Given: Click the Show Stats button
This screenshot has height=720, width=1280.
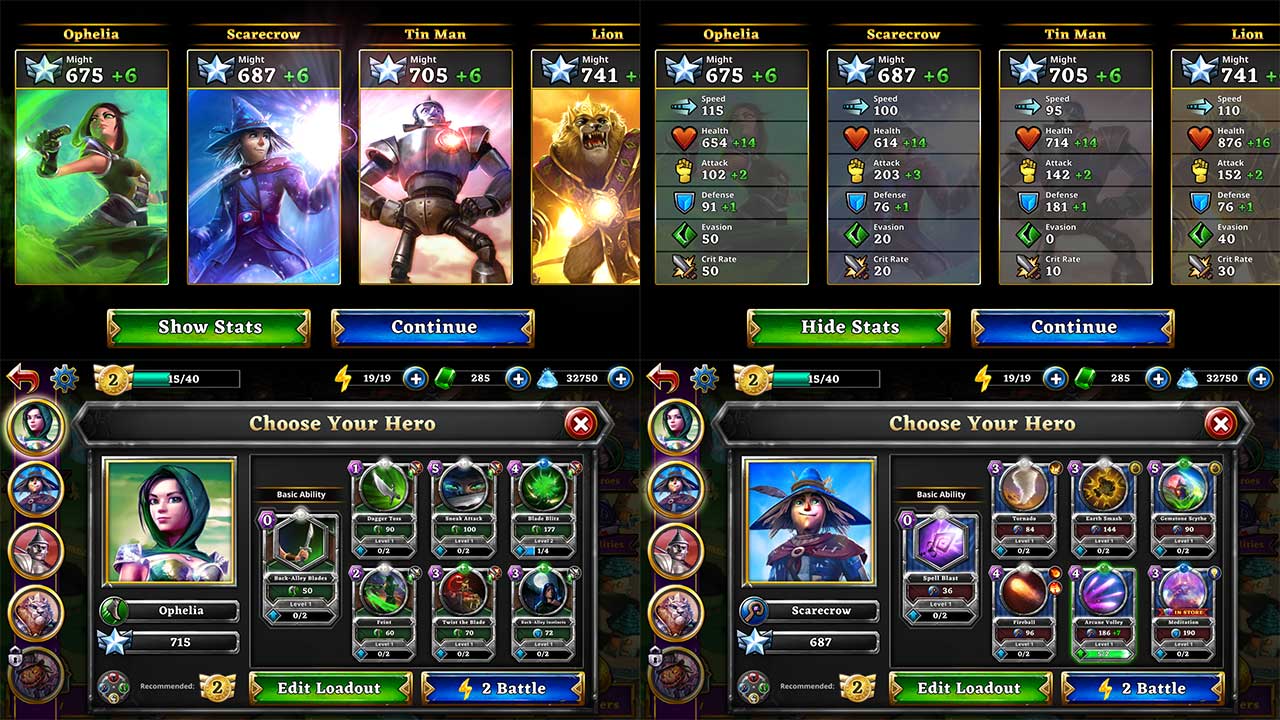Looking at the screenshot, I should coord(209,327).
